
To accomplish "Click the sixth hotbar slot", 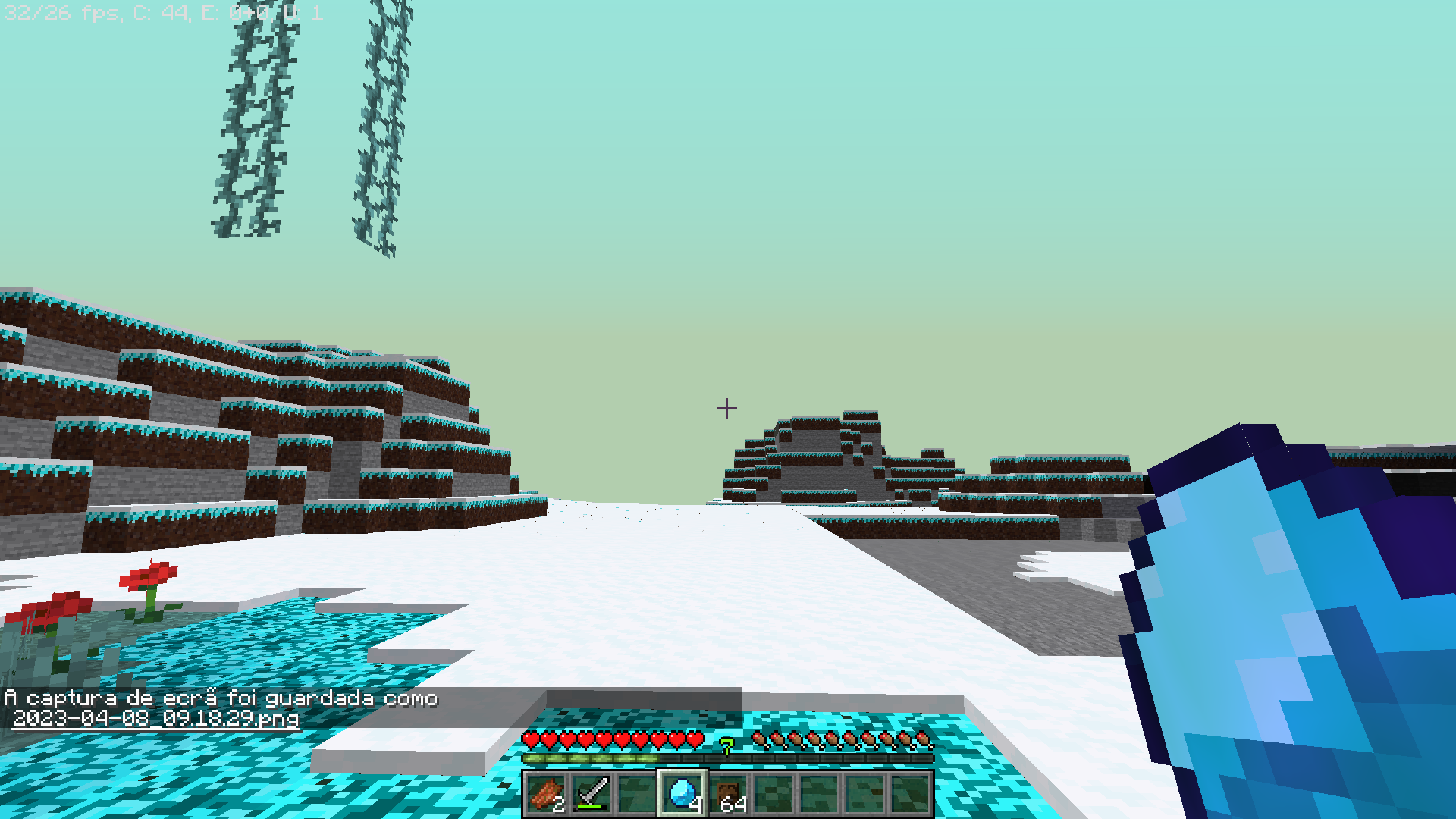I will pos(772,795).
